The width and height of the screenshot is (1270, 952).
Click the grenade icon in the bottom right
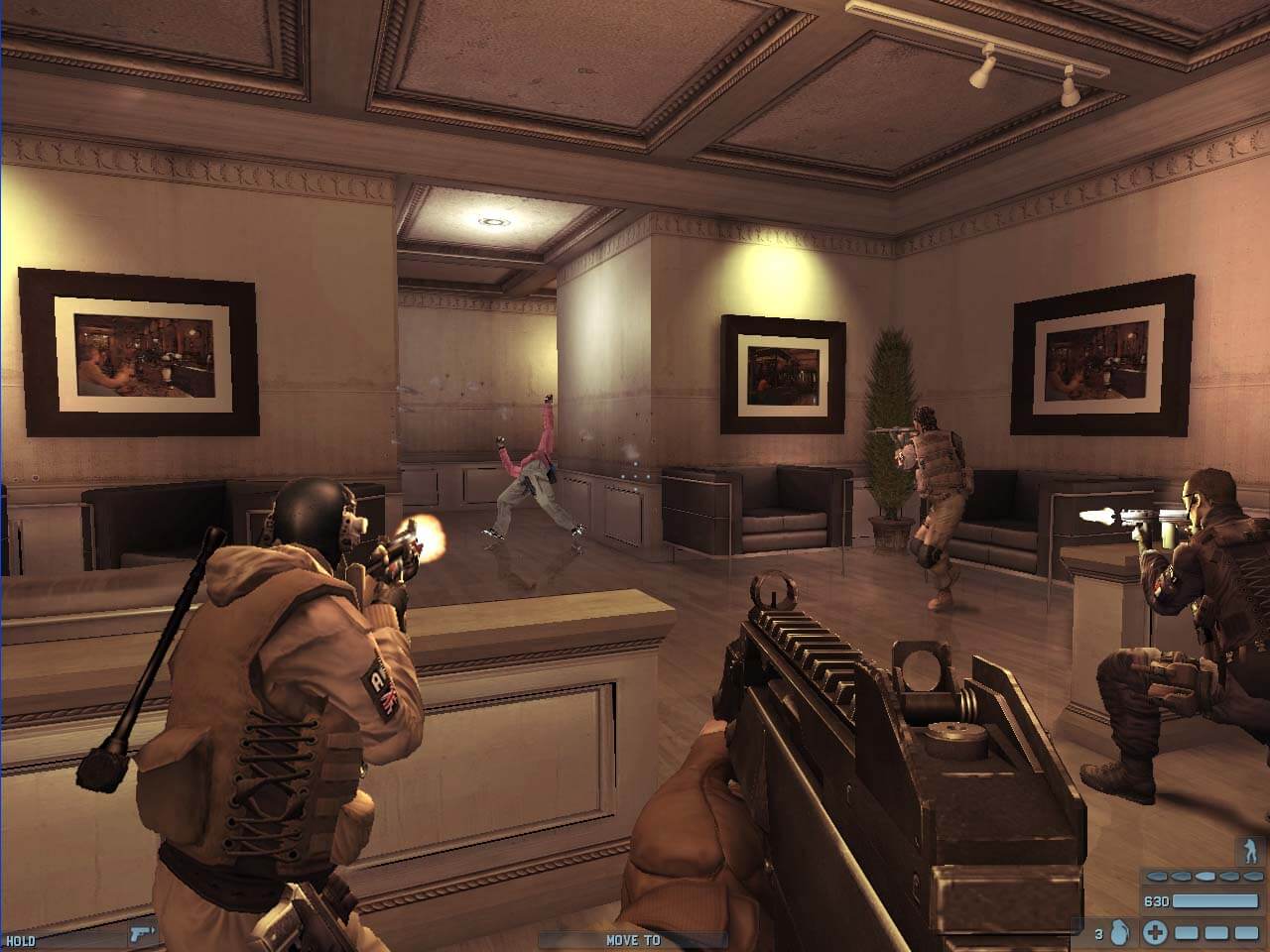click(x=1121, y=932)
